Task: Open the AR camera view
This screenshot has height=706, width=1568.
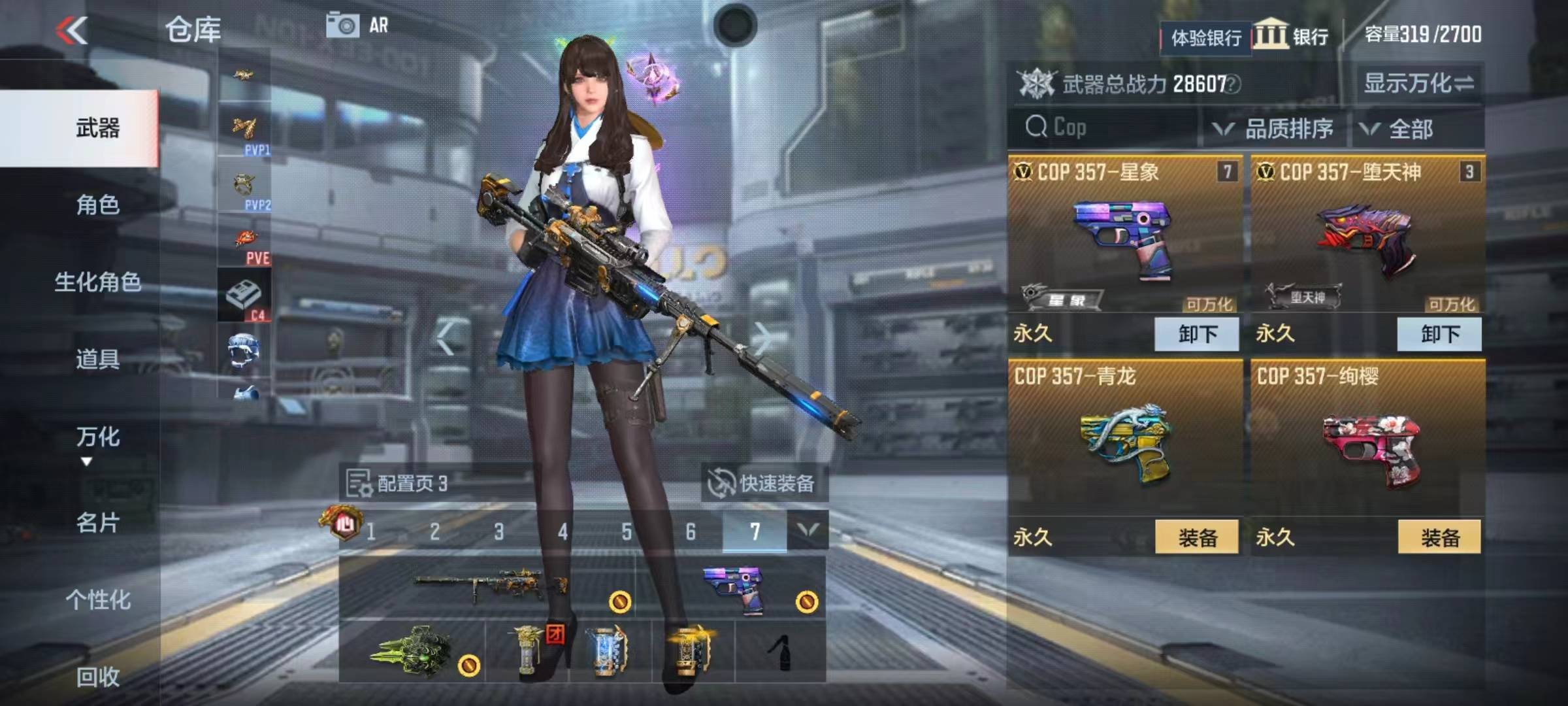Action: point(342,25)
